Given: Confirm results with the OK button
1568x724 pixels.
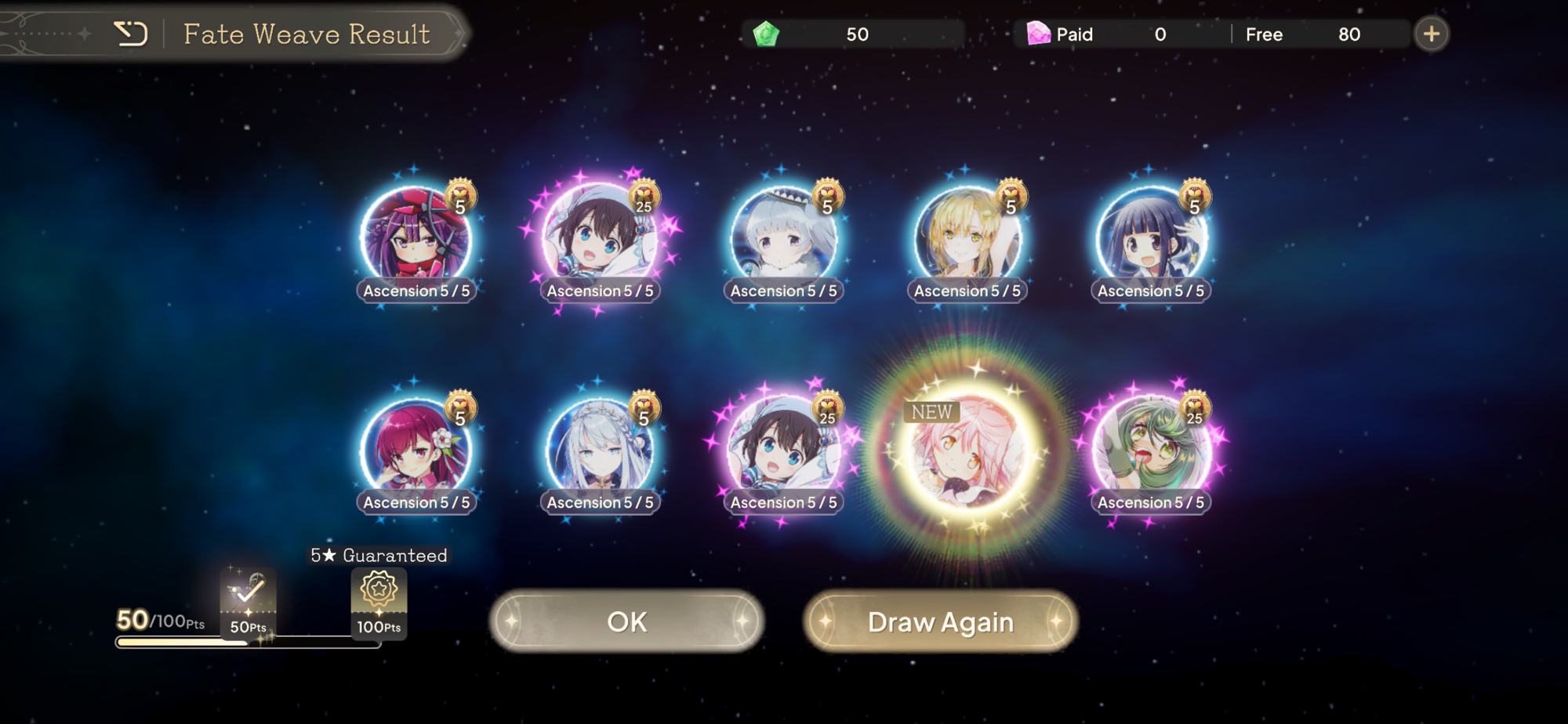Looking at the screenshot, I should pyautogui.click(x=626, y=621).
